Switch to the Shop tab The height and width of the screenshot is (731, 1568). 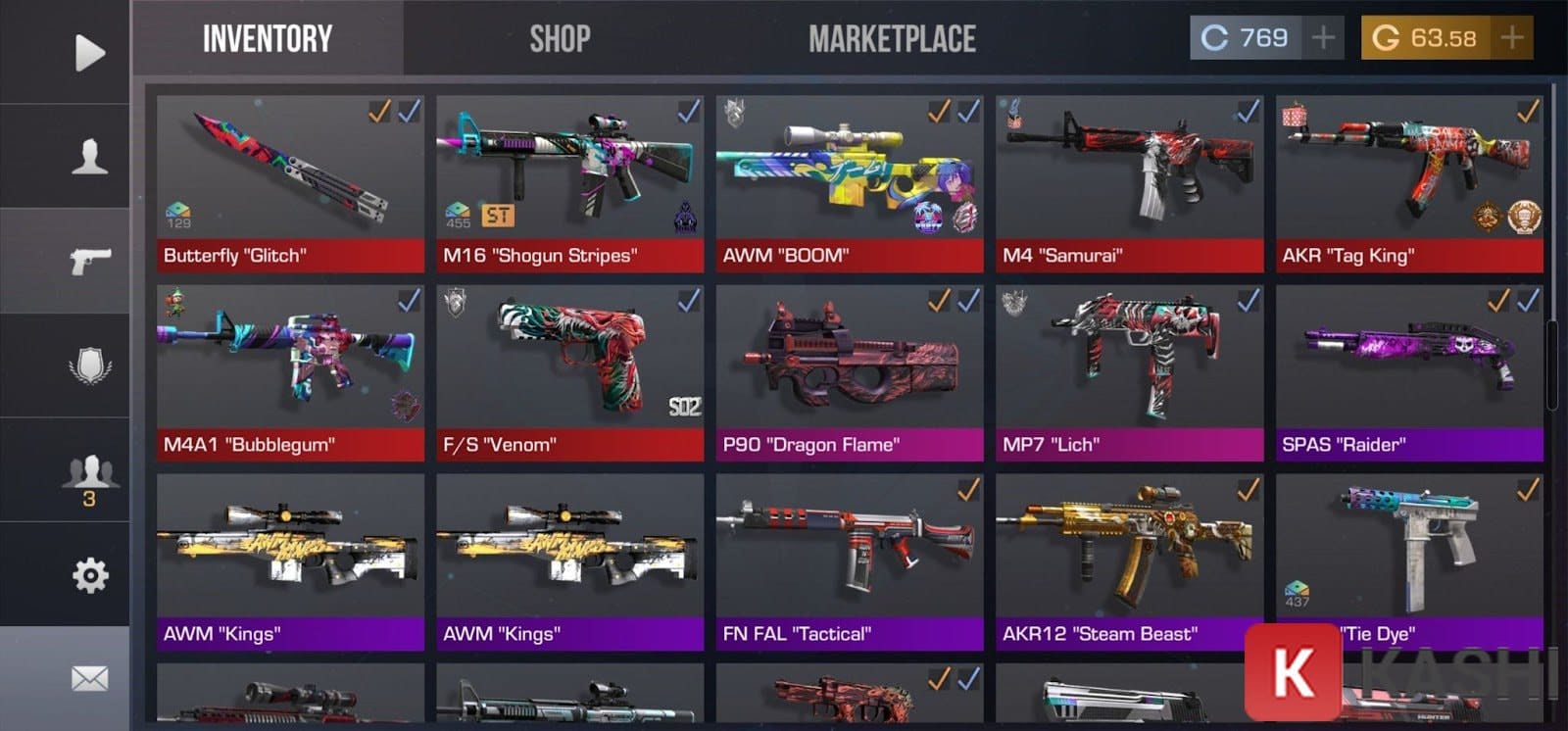click(x=560, y=39)
